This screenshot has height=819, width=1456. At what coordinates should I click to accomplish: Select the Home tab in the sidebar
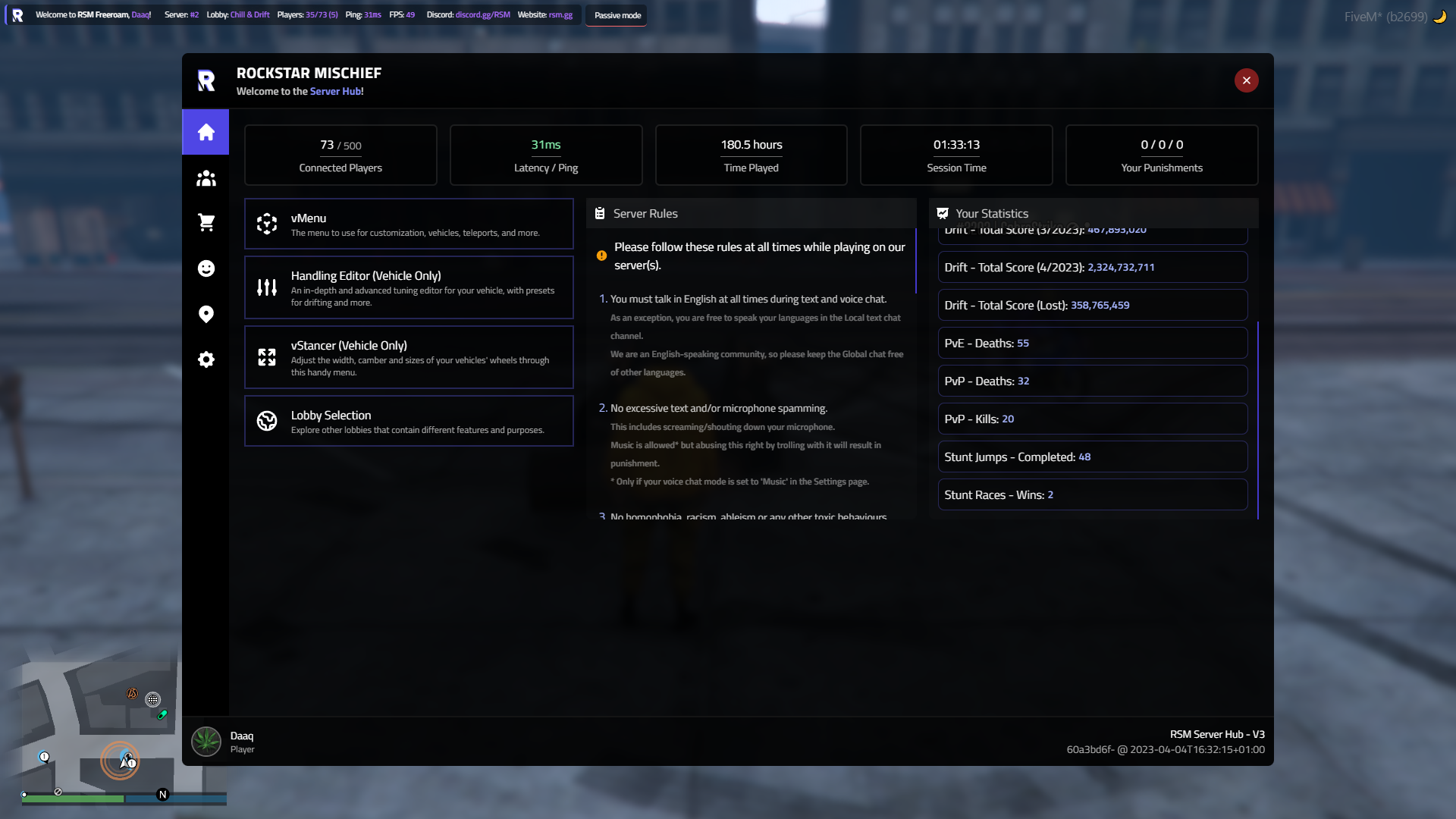[x=206, y=132]
